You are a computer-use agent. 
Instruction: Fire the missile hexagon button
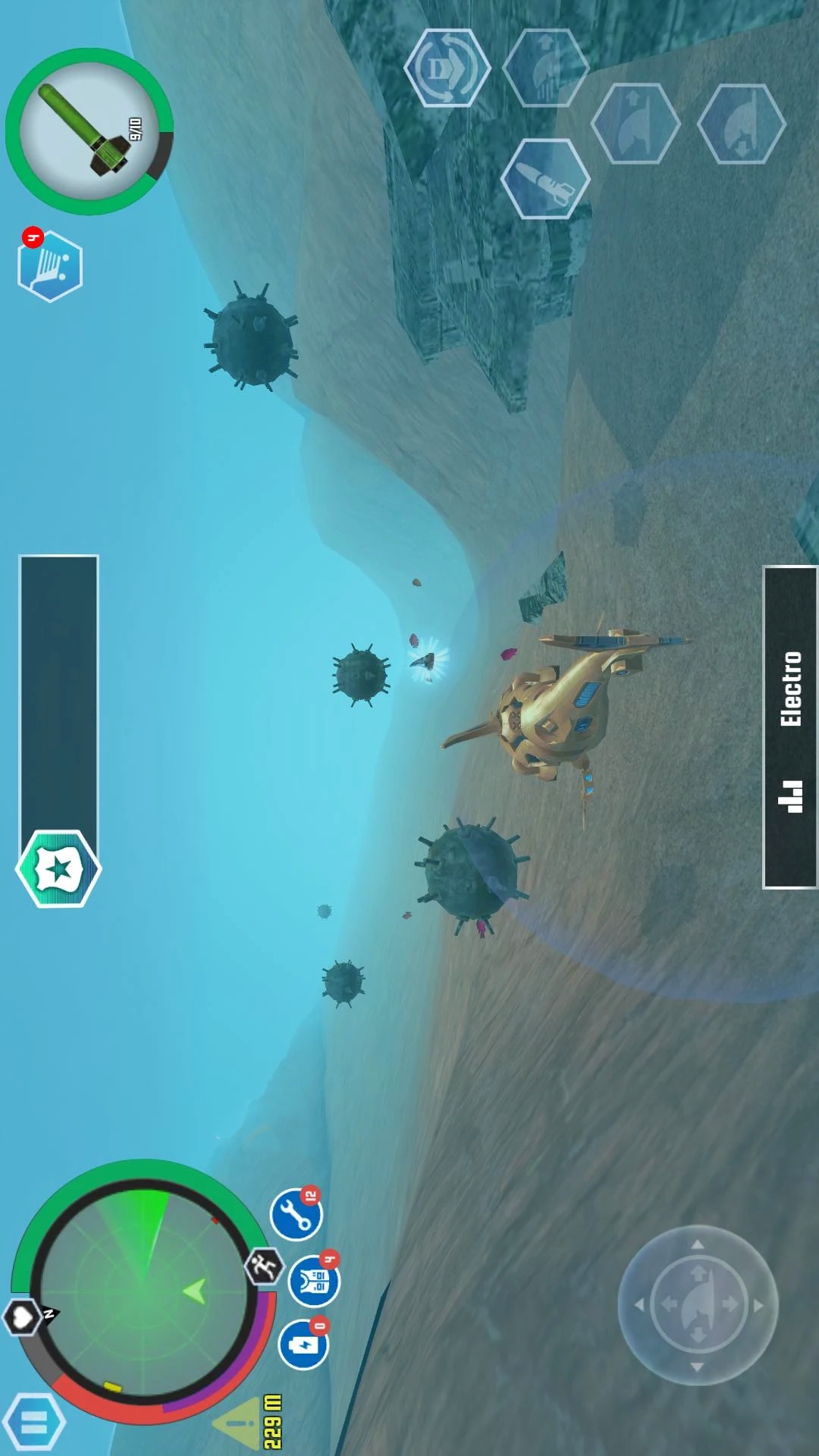pyautogui.click(x=545, y=179)
